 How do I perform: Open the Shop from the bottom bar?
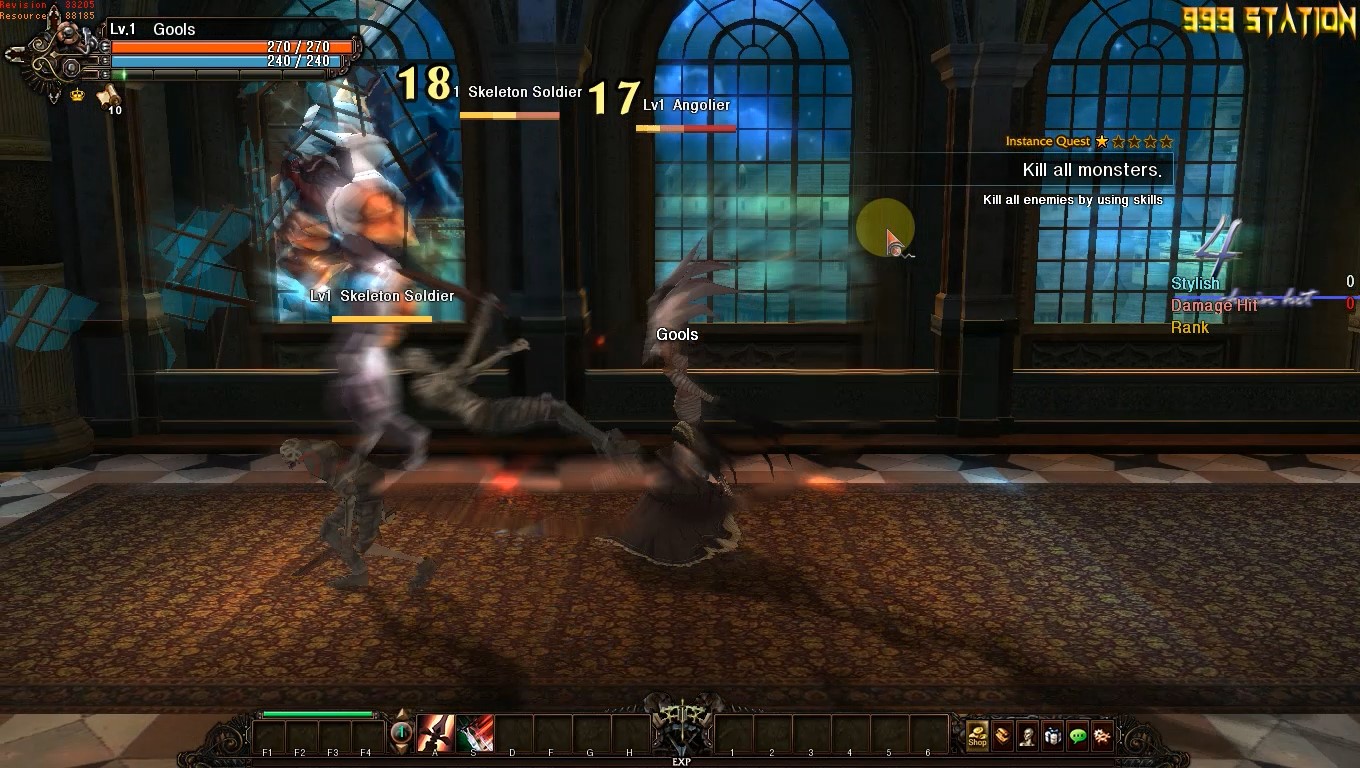[x=977, y=736]
